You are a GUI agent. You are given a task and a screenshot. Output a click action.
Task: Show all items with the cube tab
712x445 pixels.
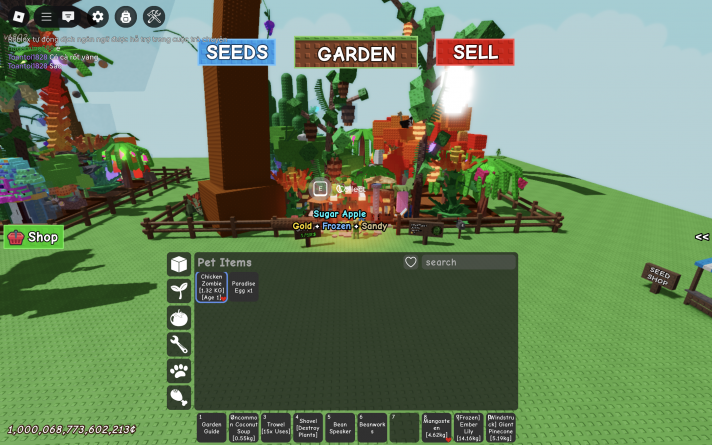tap(179, 264)
